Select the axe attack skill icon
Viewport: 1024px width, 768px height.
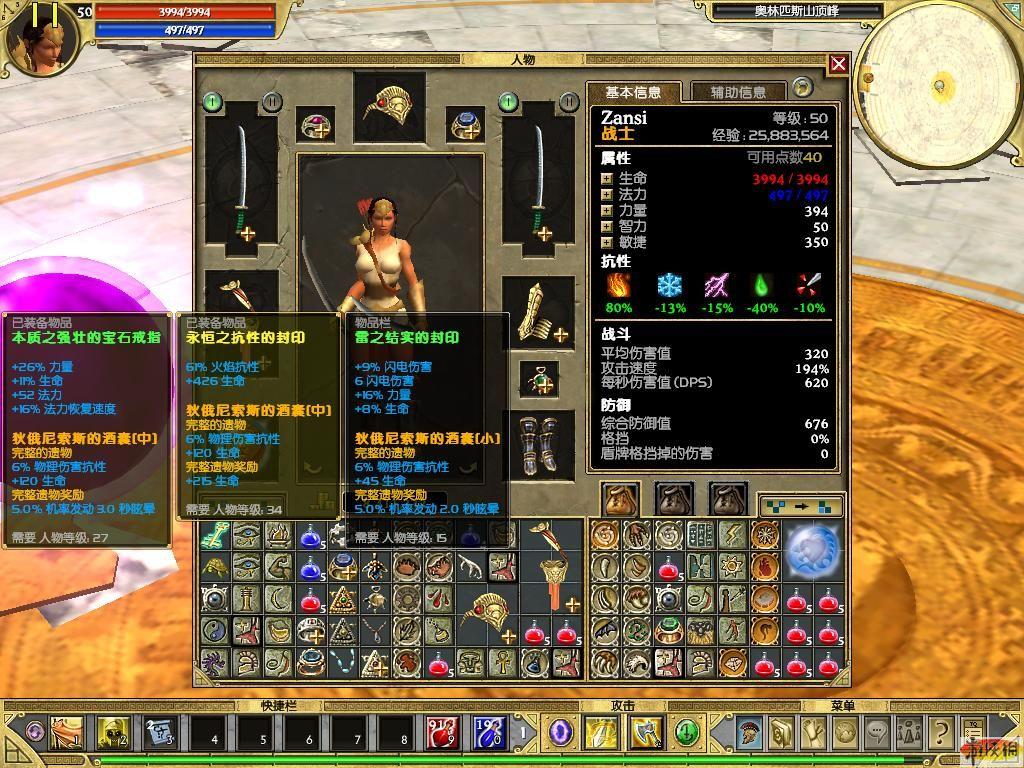(644, 733)
